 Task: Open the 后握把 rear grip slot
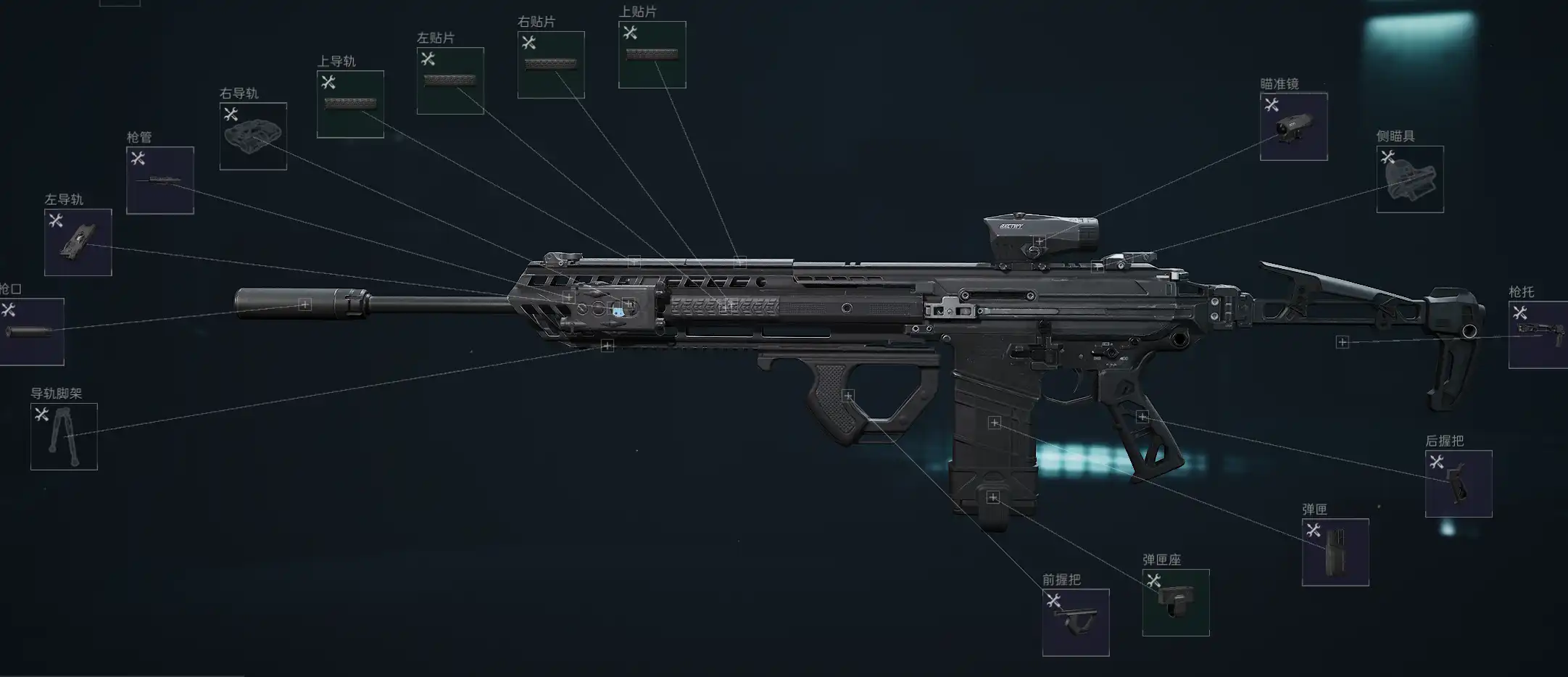tap(1459, 484)
